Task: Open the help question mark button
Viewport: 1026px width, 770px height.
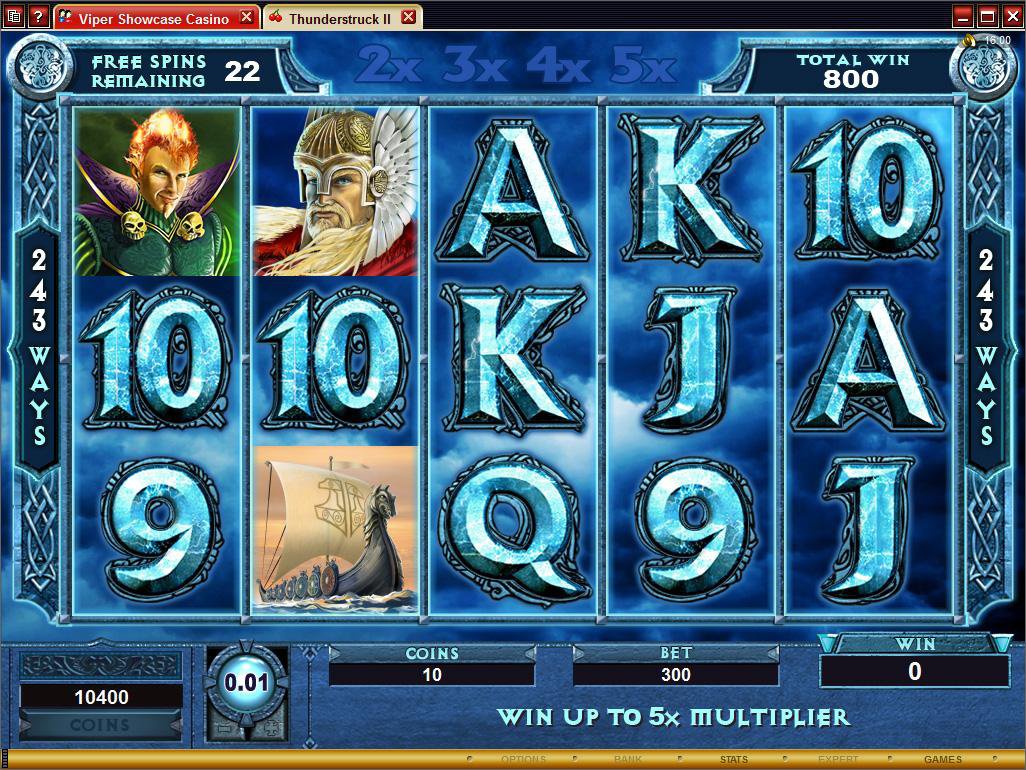Action: pos(38,17)
